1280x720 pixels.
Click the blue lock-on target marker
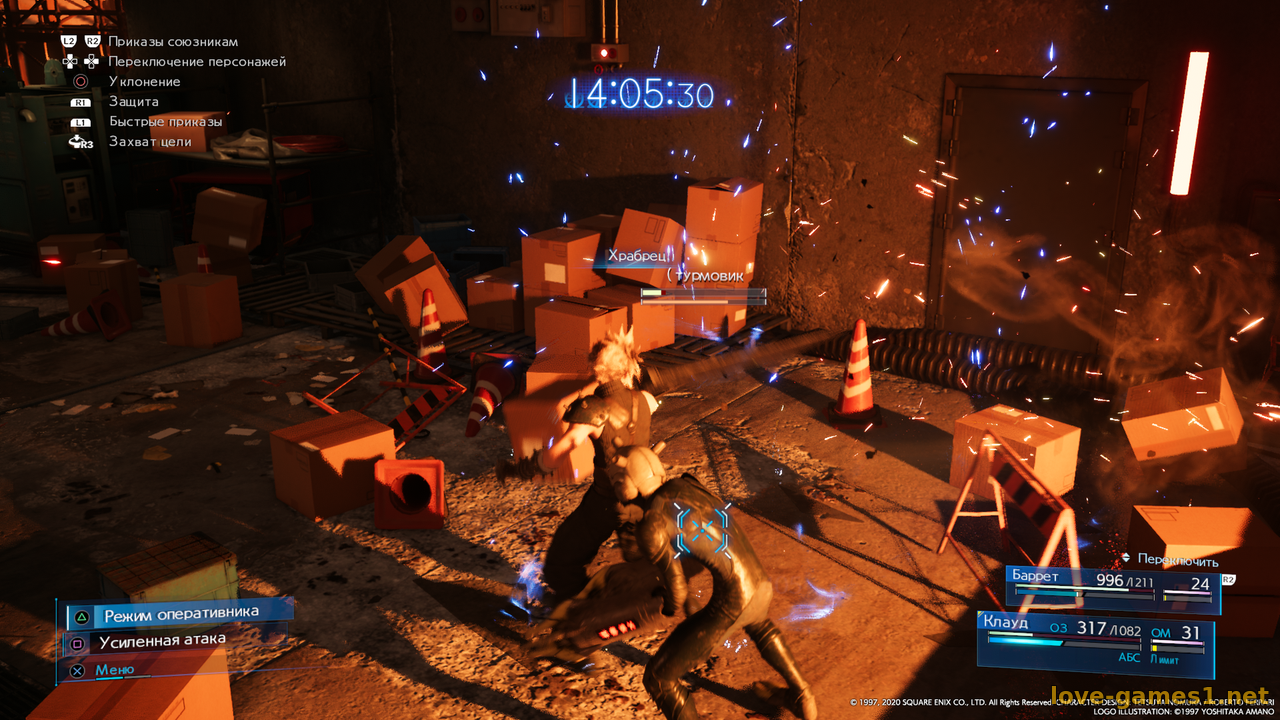704,529
